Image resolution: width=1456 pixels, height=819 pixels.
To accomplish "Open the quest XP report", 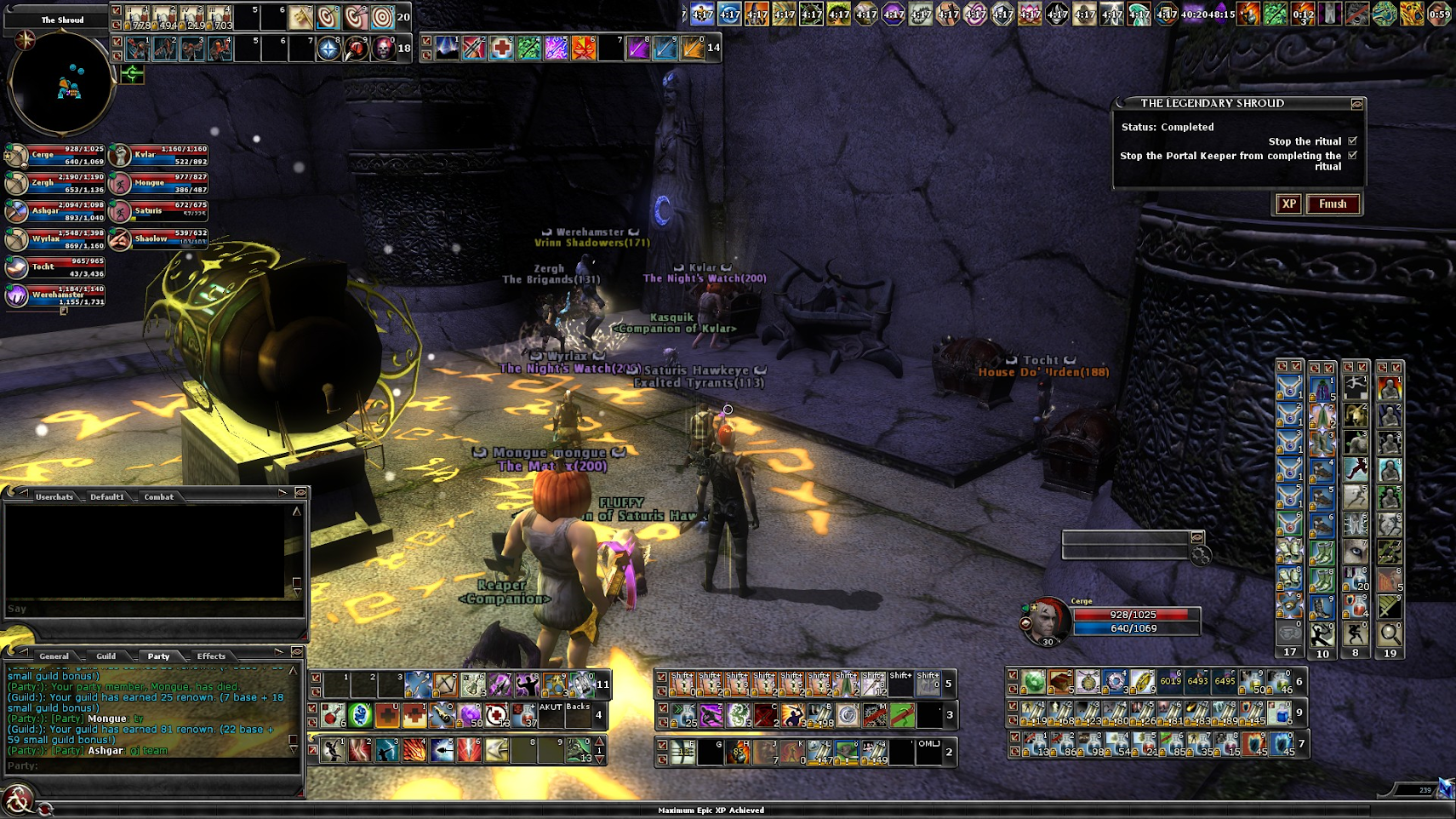I will click(1289, 204).
